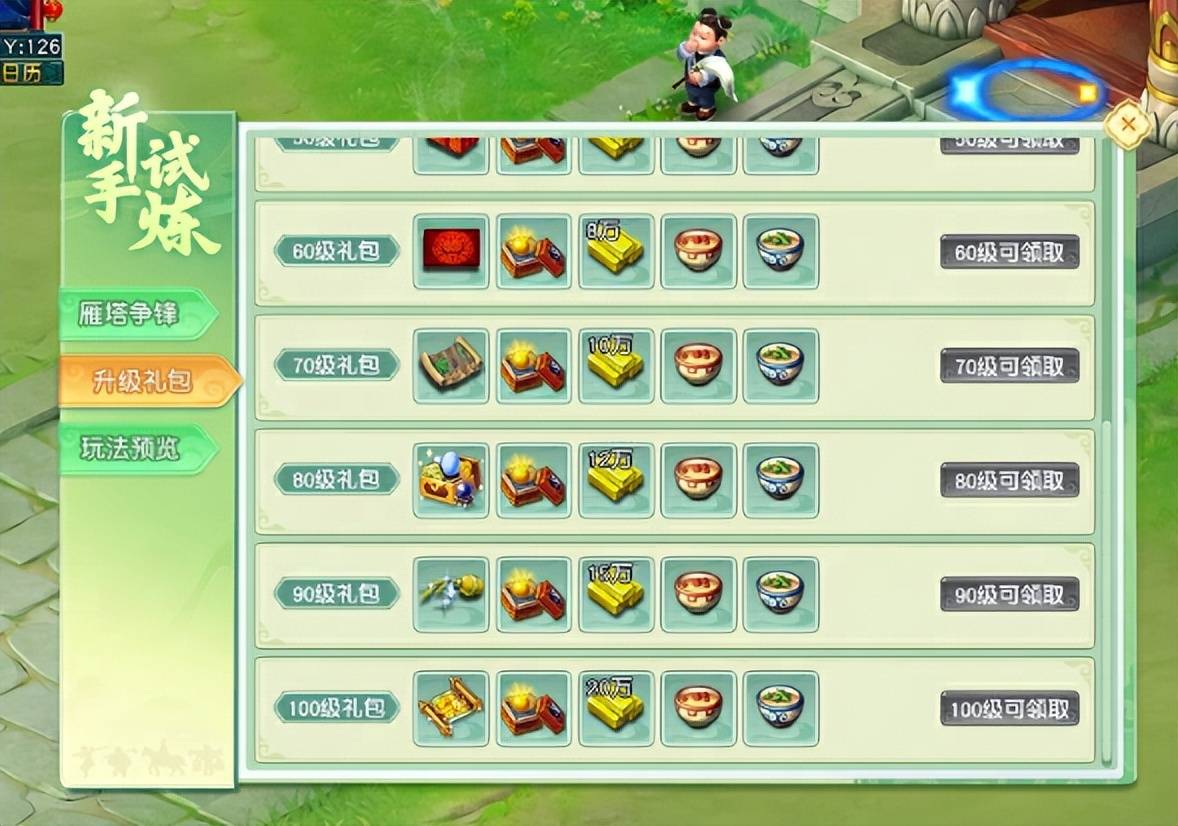Click the 12万 gold bars reward icon

pos(616,479)
